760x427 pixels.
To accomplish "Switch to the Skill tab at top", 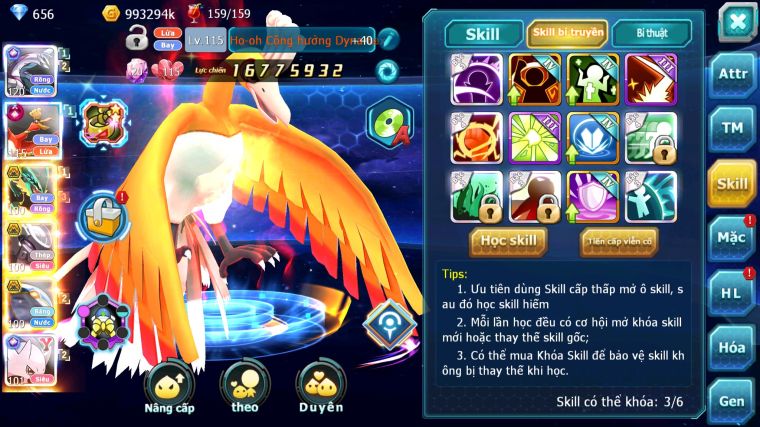I will (x=483, y=33).
